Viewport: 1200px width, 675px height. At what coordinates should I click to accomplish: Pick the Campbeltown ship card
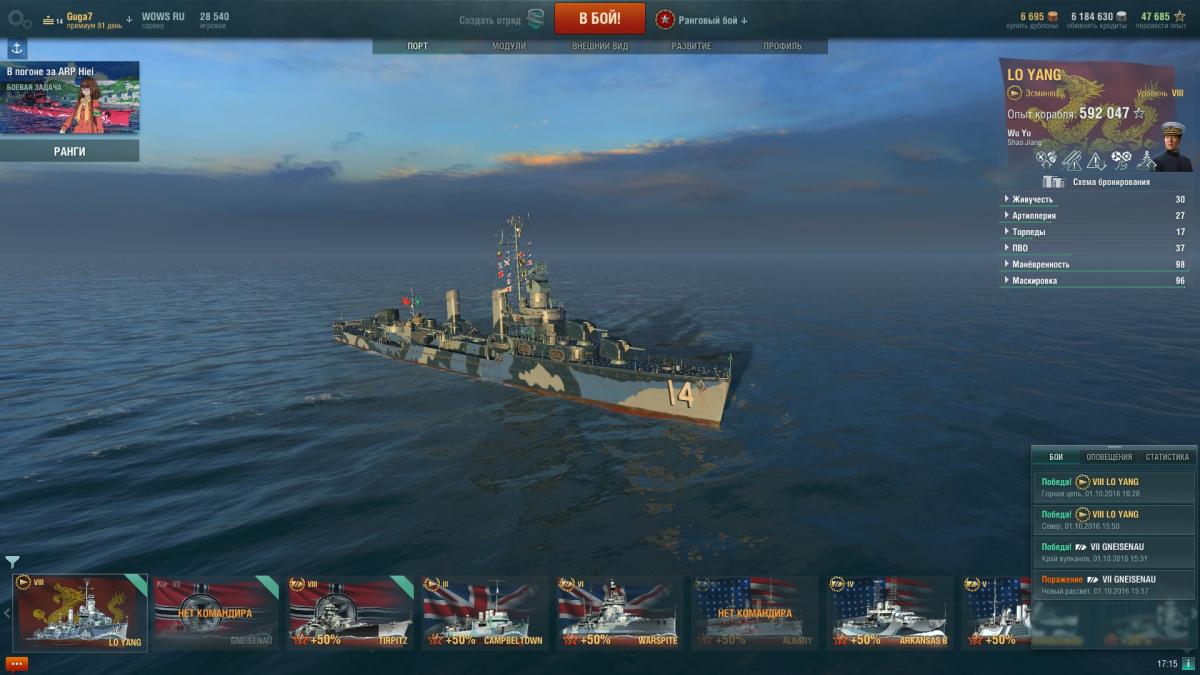484,612
